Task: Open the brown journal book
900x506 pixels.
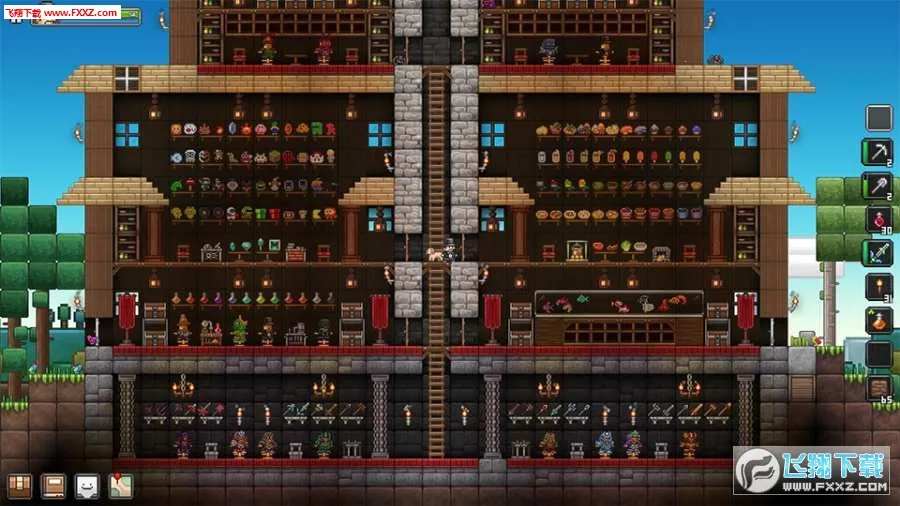Action: pyautogui.click(x=53, y=486)
